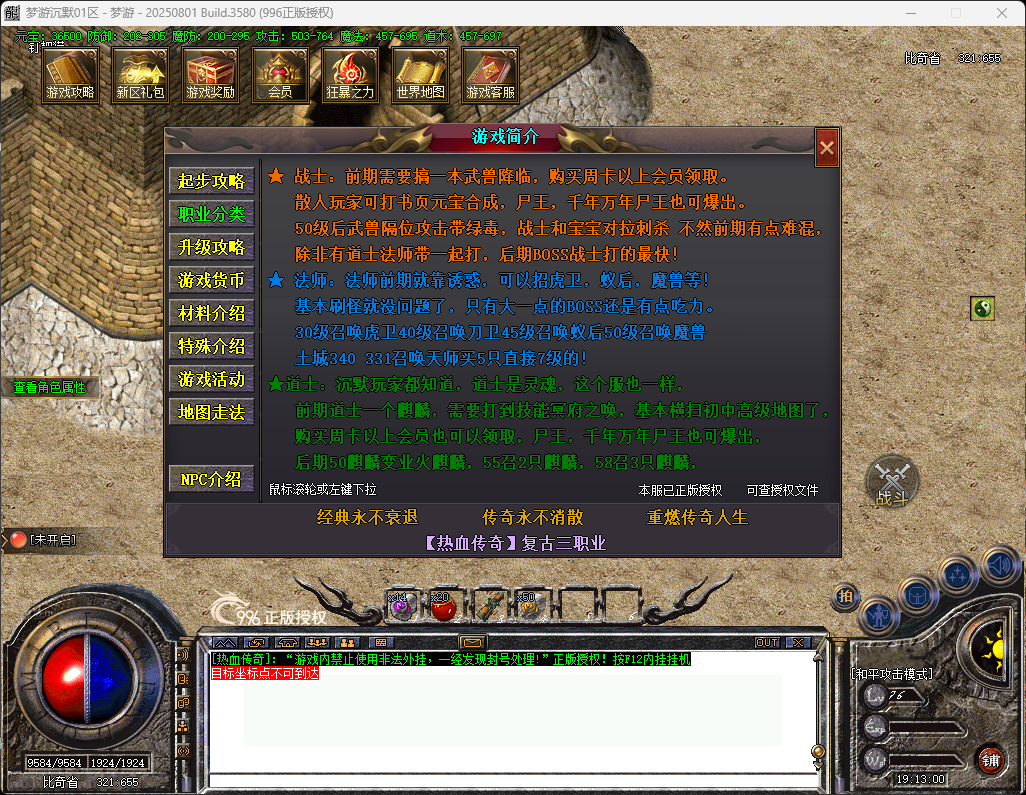The image size is (1026, 795).
Task: Contact 游戏客服 support
Action: [x=490, y=75]
